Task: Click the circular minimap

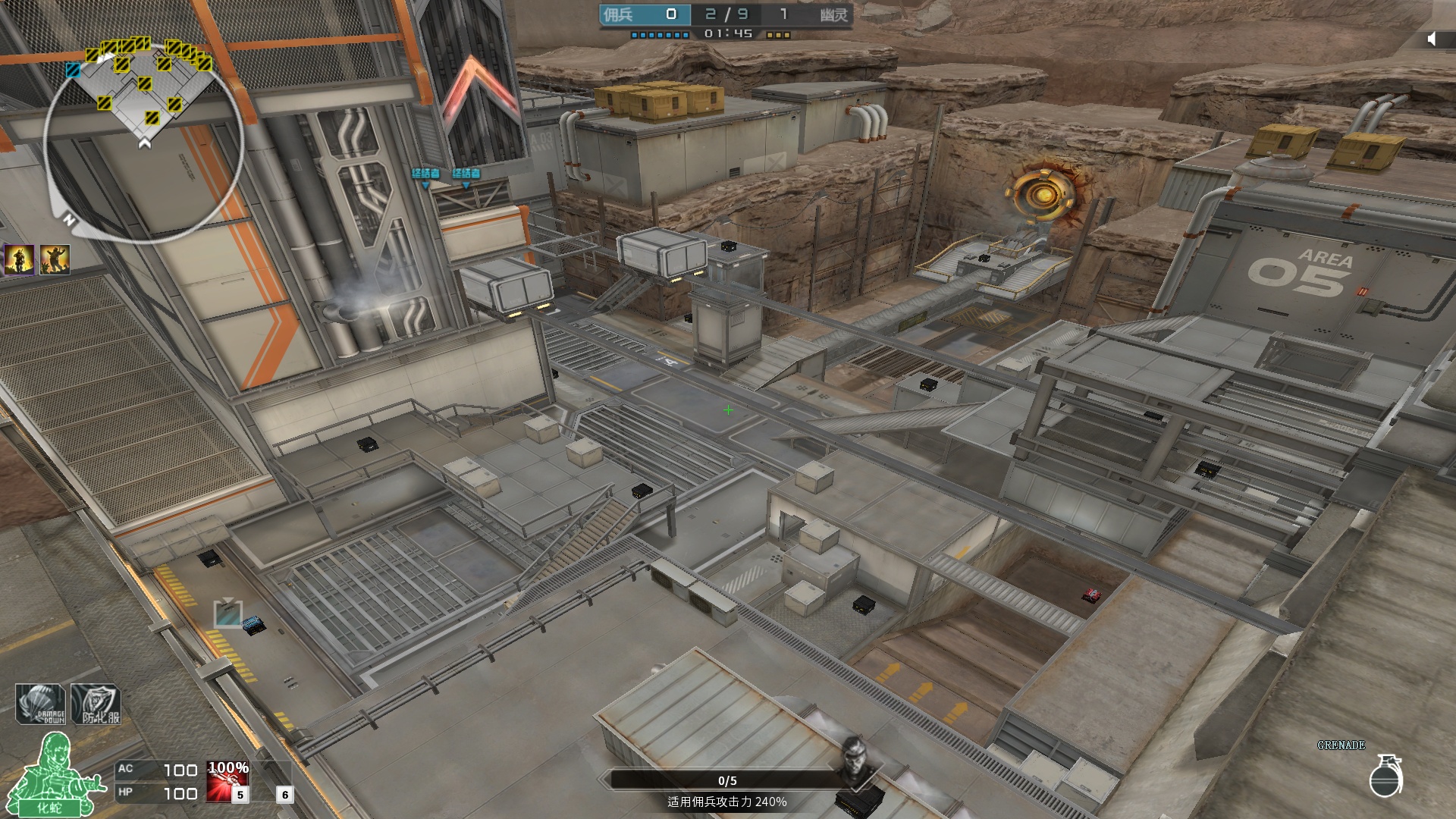Action: click(x=144, y=140)
